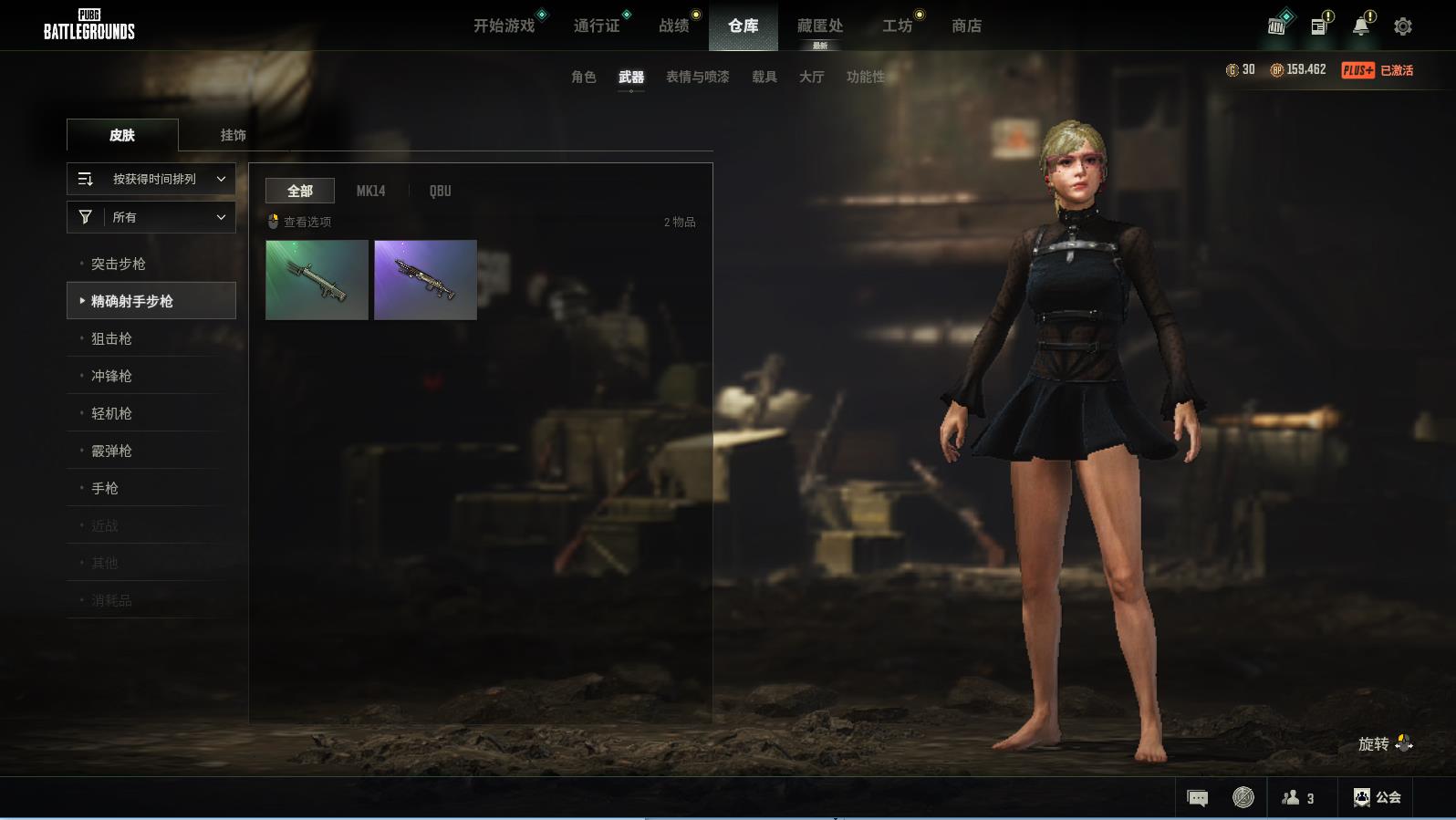Open the 开始游戏 main menu
The width and height of the screenshot is (1456, 820).
[504, 26]
